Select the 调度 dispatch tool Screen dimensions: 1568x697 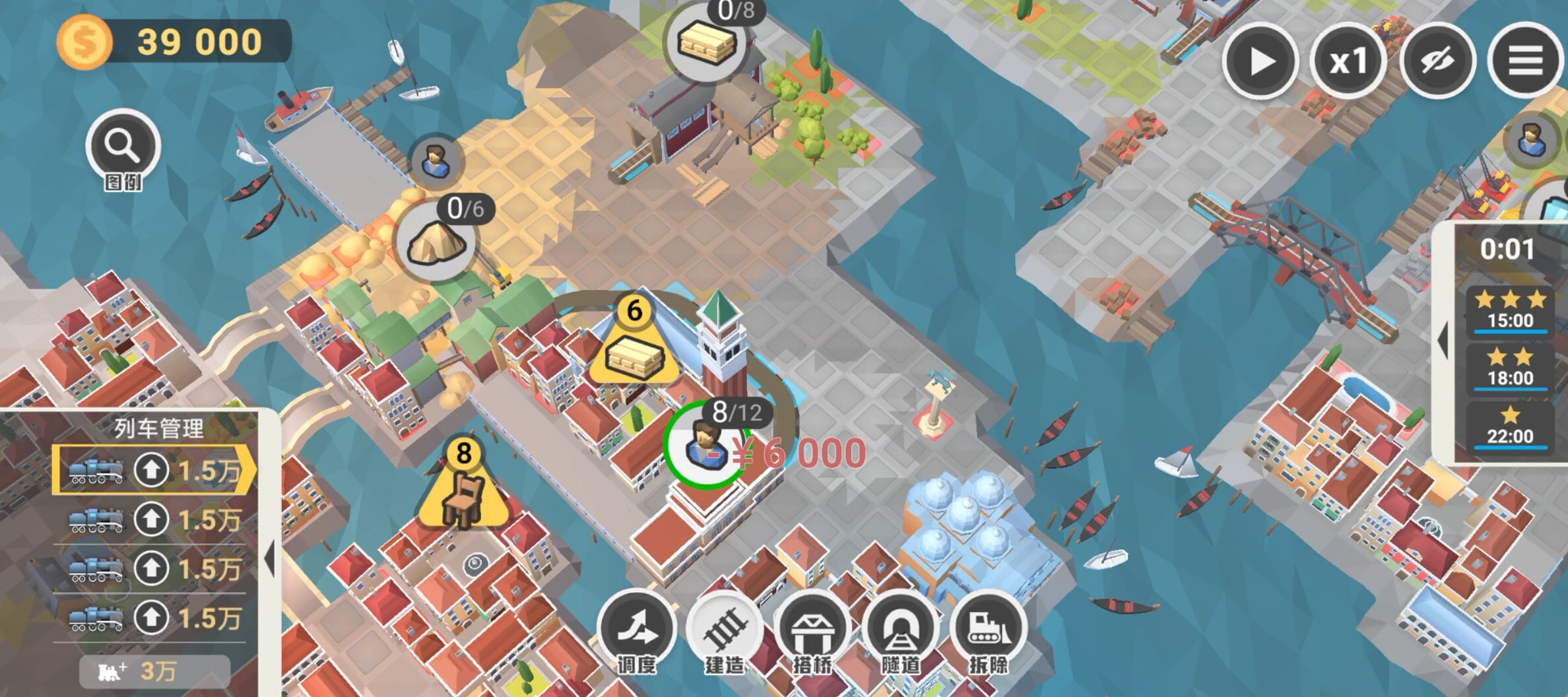coord(637,630)
